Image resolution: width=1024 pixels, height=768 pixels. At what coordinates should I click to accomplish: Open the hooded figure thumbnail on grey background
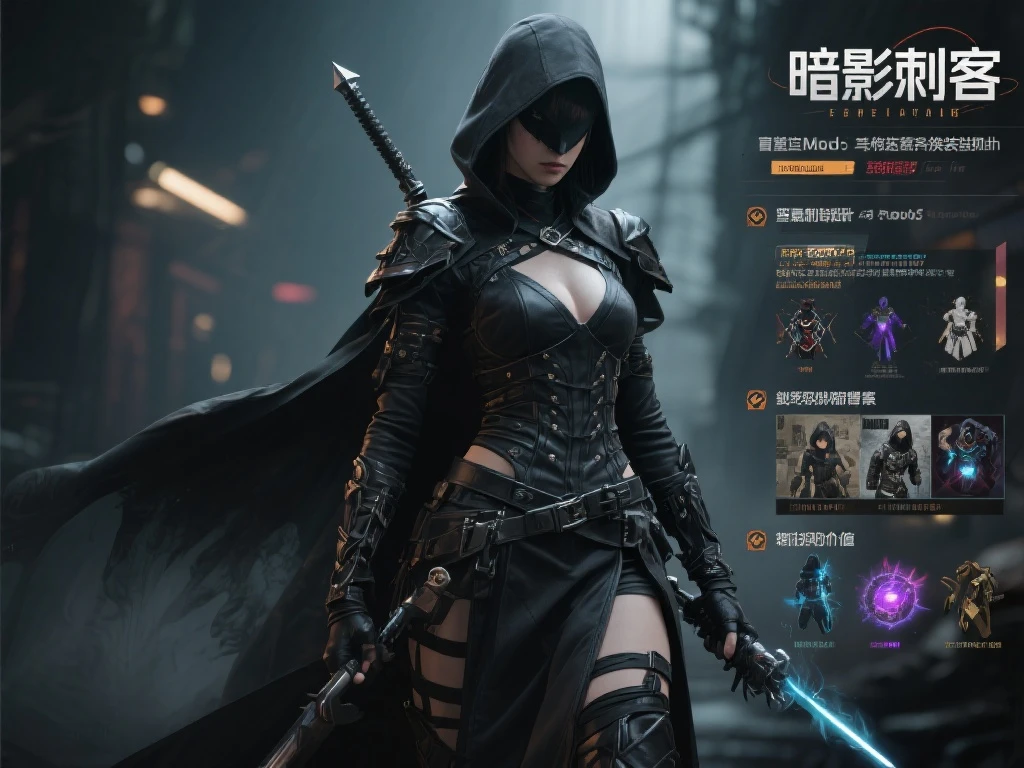tap(895, 456)
